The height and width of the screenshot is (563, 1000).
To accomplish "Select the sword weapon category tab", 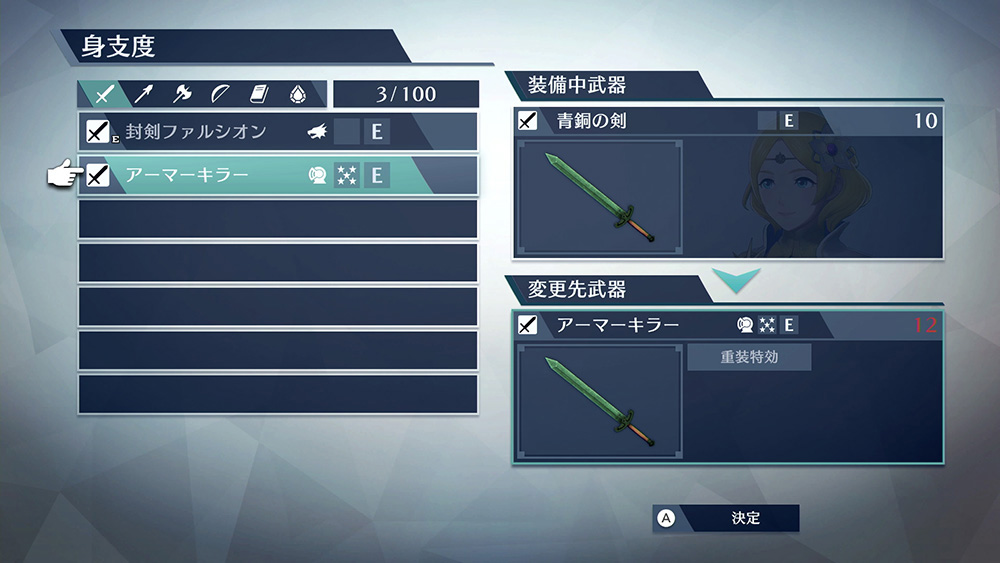I will point(104,94).
